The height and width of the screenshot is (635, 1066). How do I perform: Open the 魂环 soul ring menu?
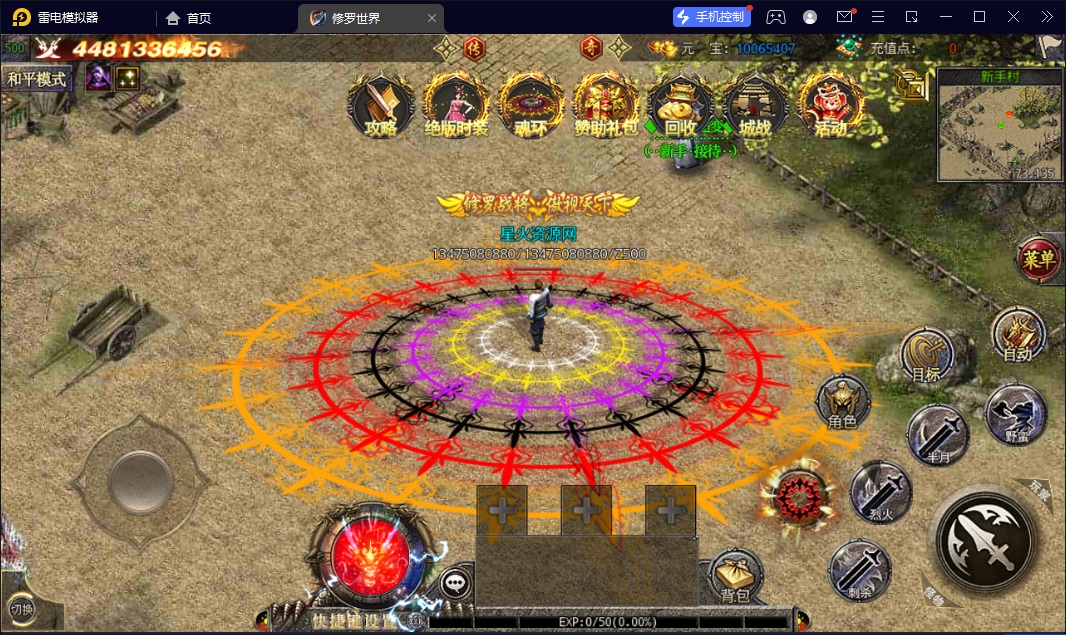tap(531, 105)
